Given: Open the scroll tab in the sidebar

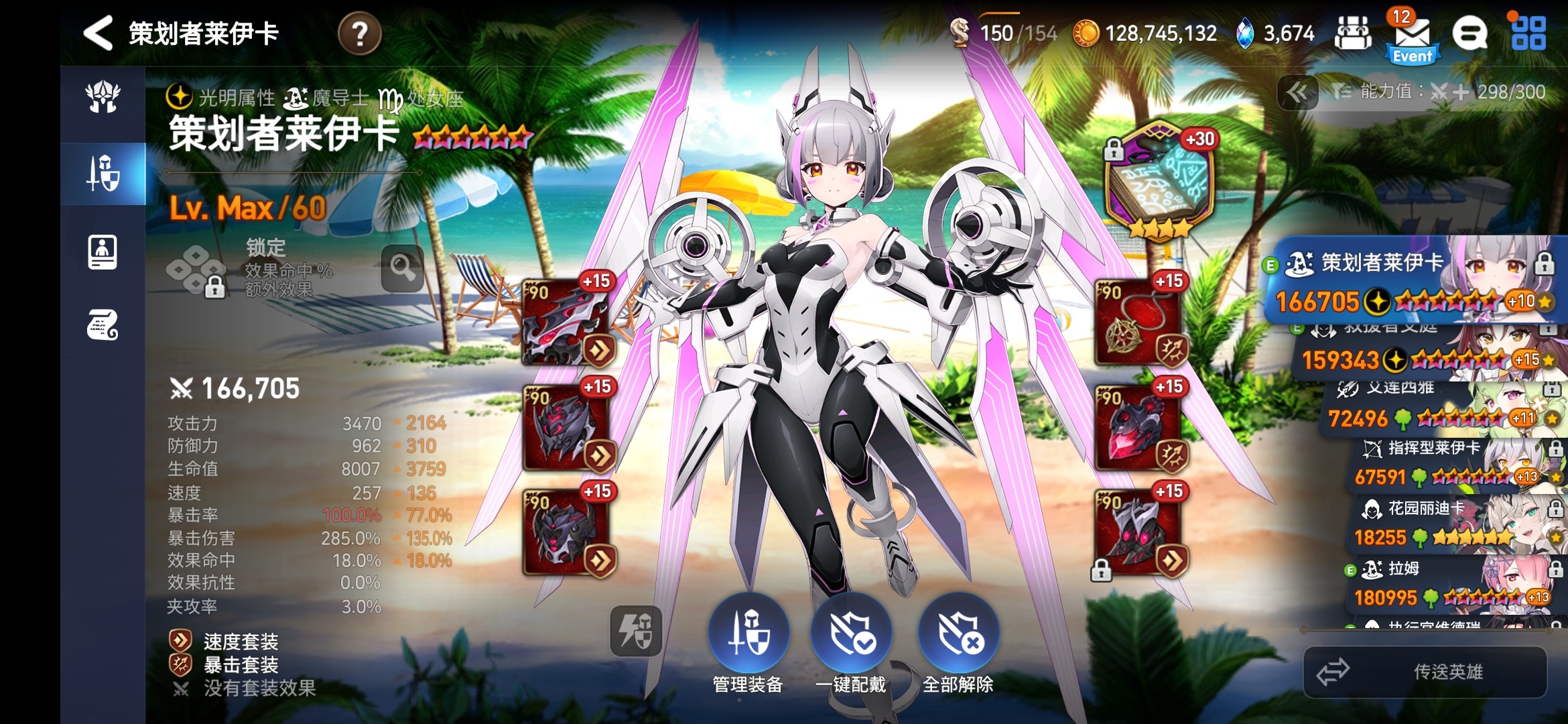Looking at the screenshot, I should pos(103,325).
